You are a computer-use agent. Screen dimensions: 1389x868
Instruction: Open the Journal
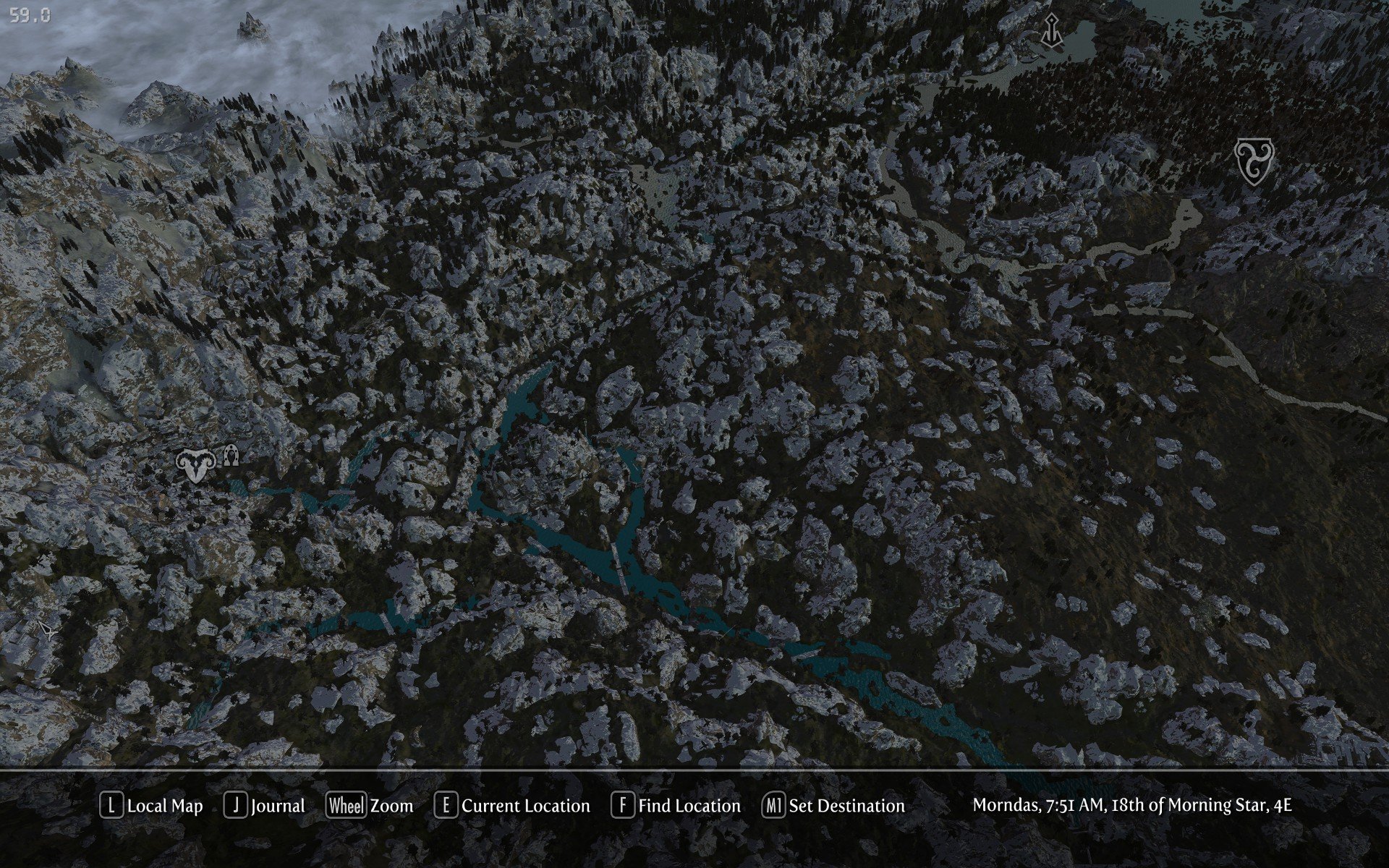[265, 806]
